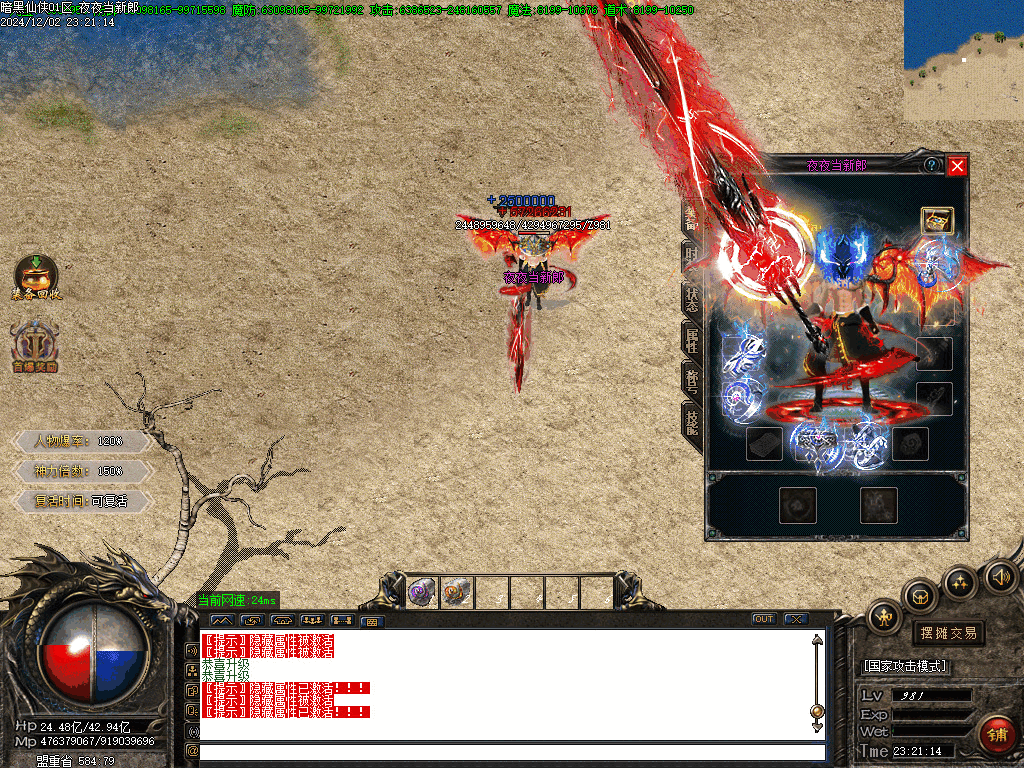Click the OUT button above chat
1024x768 pixels.
click(764, 619)
